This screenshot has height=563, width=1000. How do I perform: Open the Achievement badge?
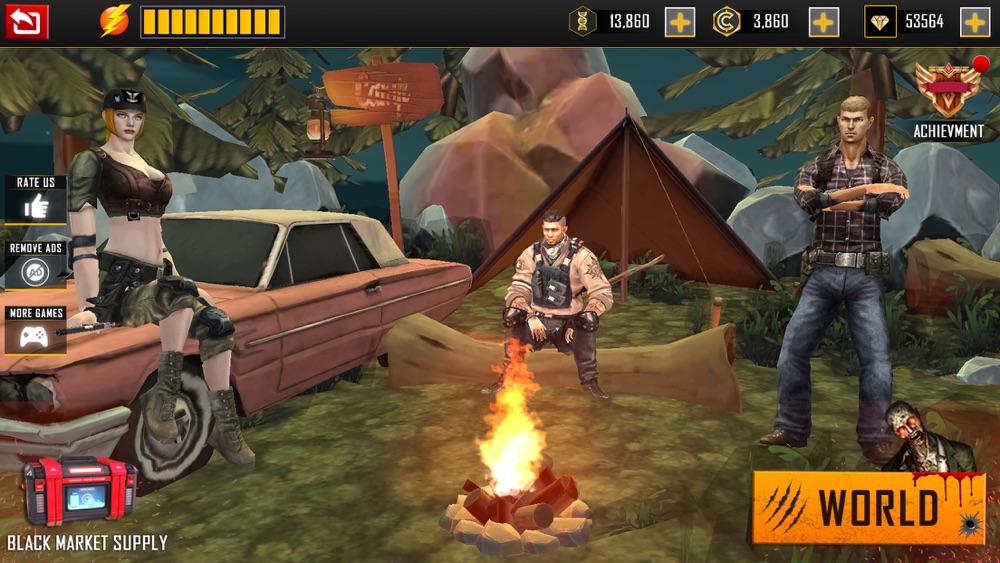pyautogui.click(x=947, y=91)
